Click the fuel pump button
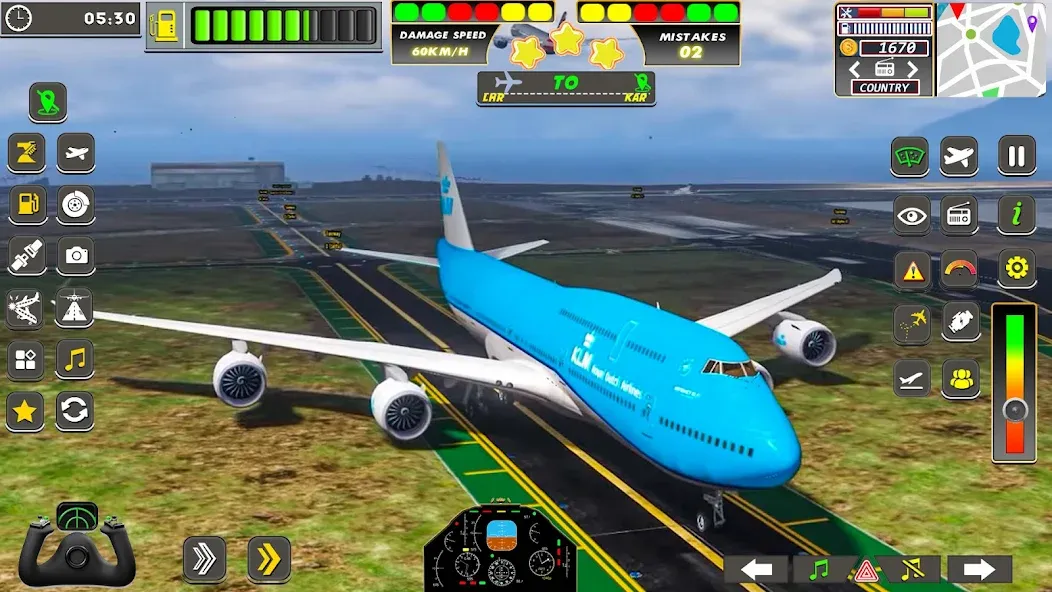 27,205
